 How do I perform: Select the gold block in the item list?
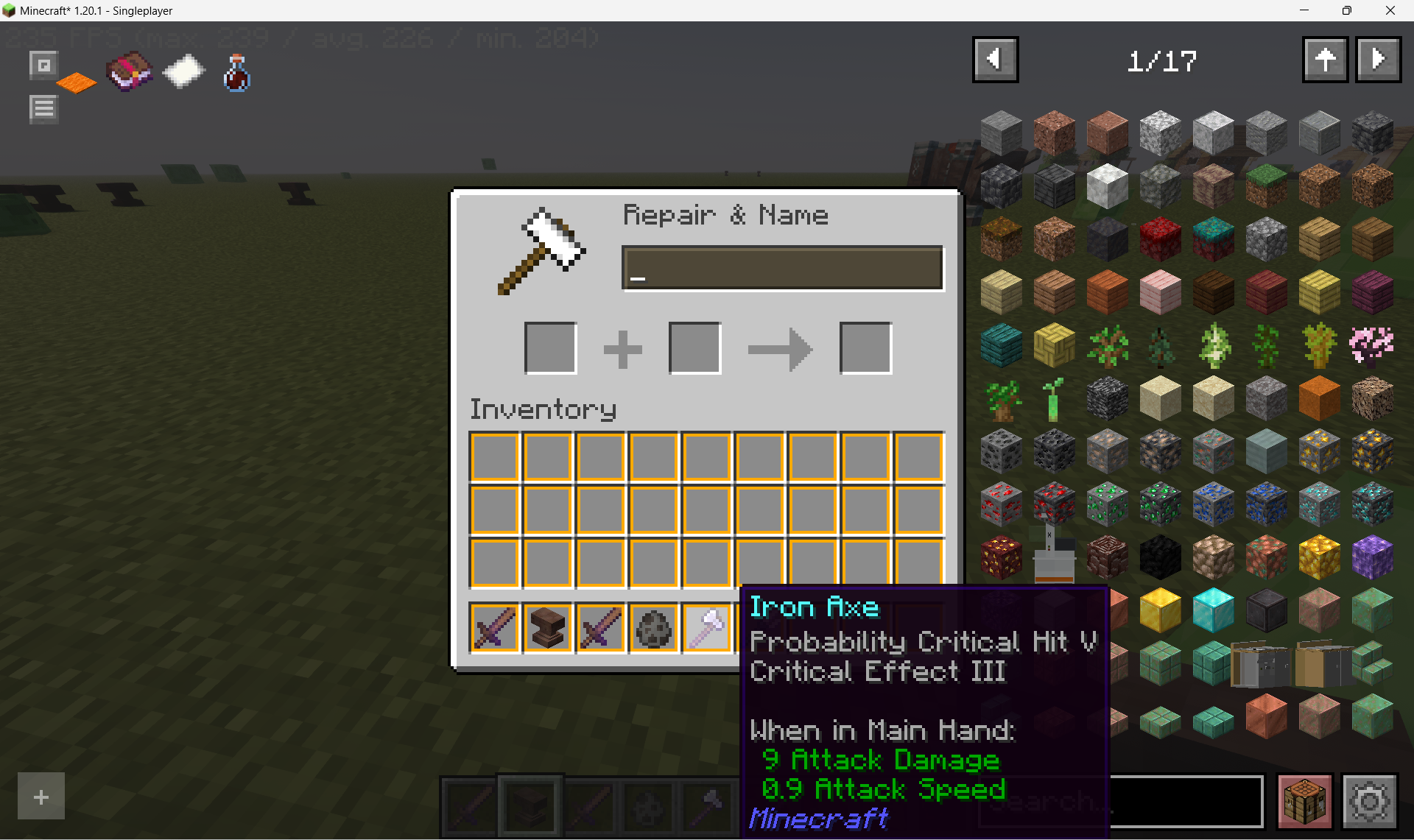tap(1160, 610)
